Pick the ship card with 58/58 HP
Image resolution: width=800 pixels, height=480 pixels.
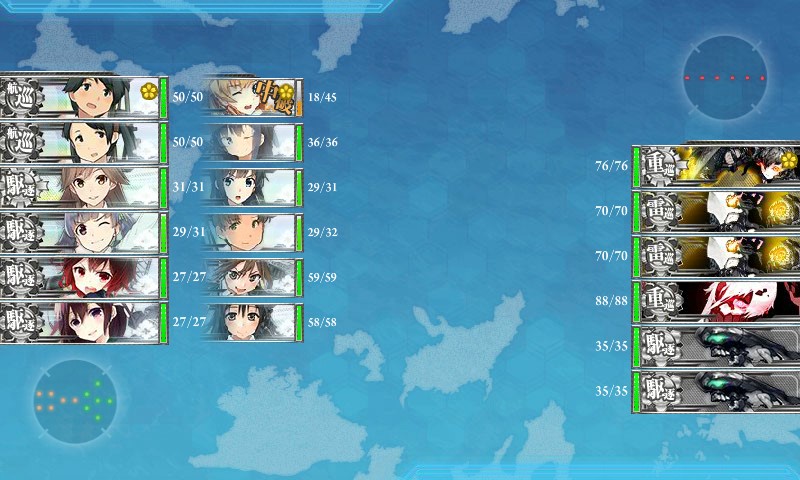tap(252, 322)
